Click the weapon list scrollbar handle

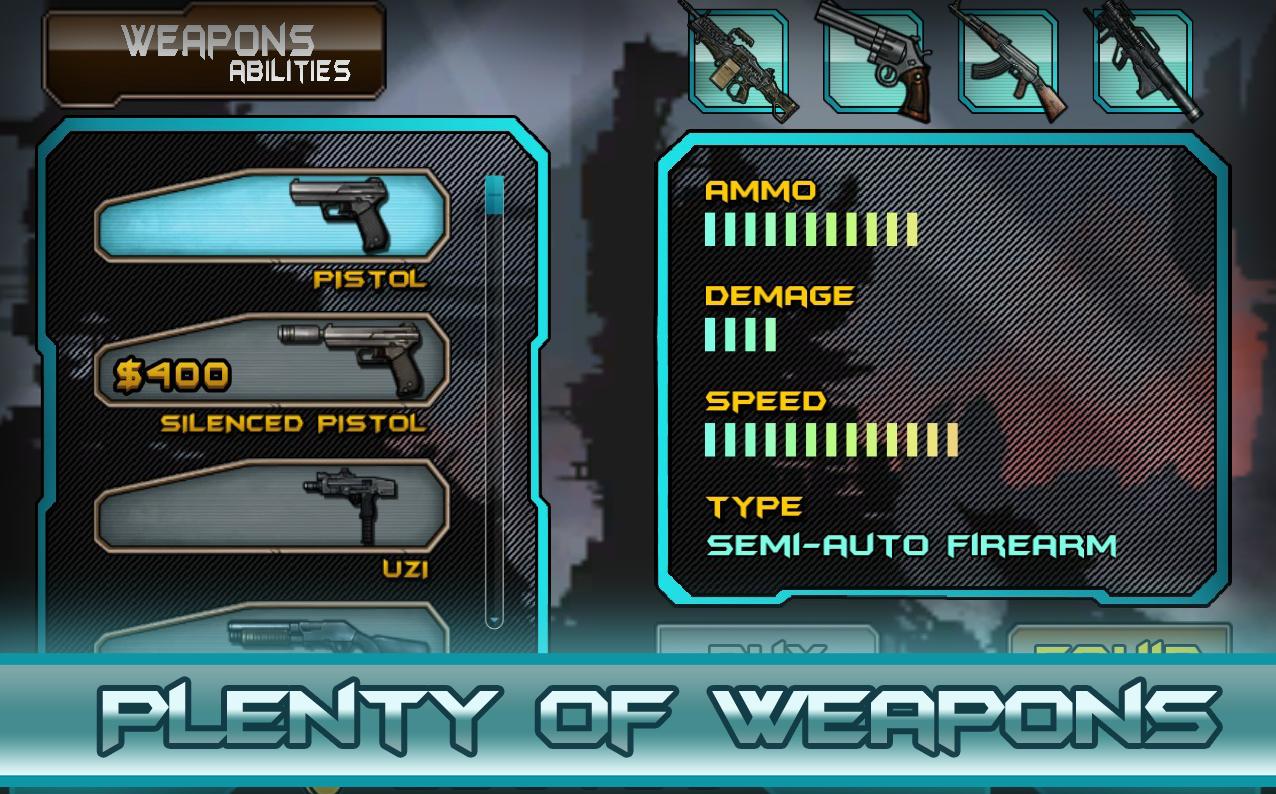click(x=494, y=196)
